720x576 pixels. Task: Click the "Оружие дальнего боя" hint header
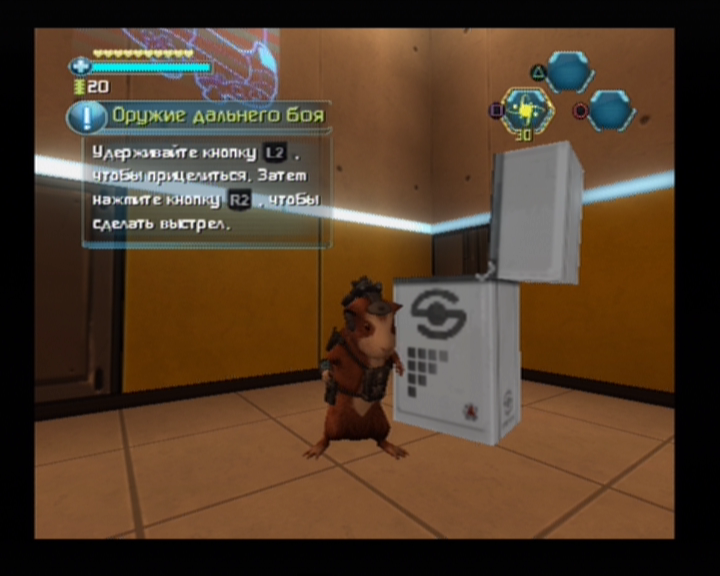coord(217,116)
